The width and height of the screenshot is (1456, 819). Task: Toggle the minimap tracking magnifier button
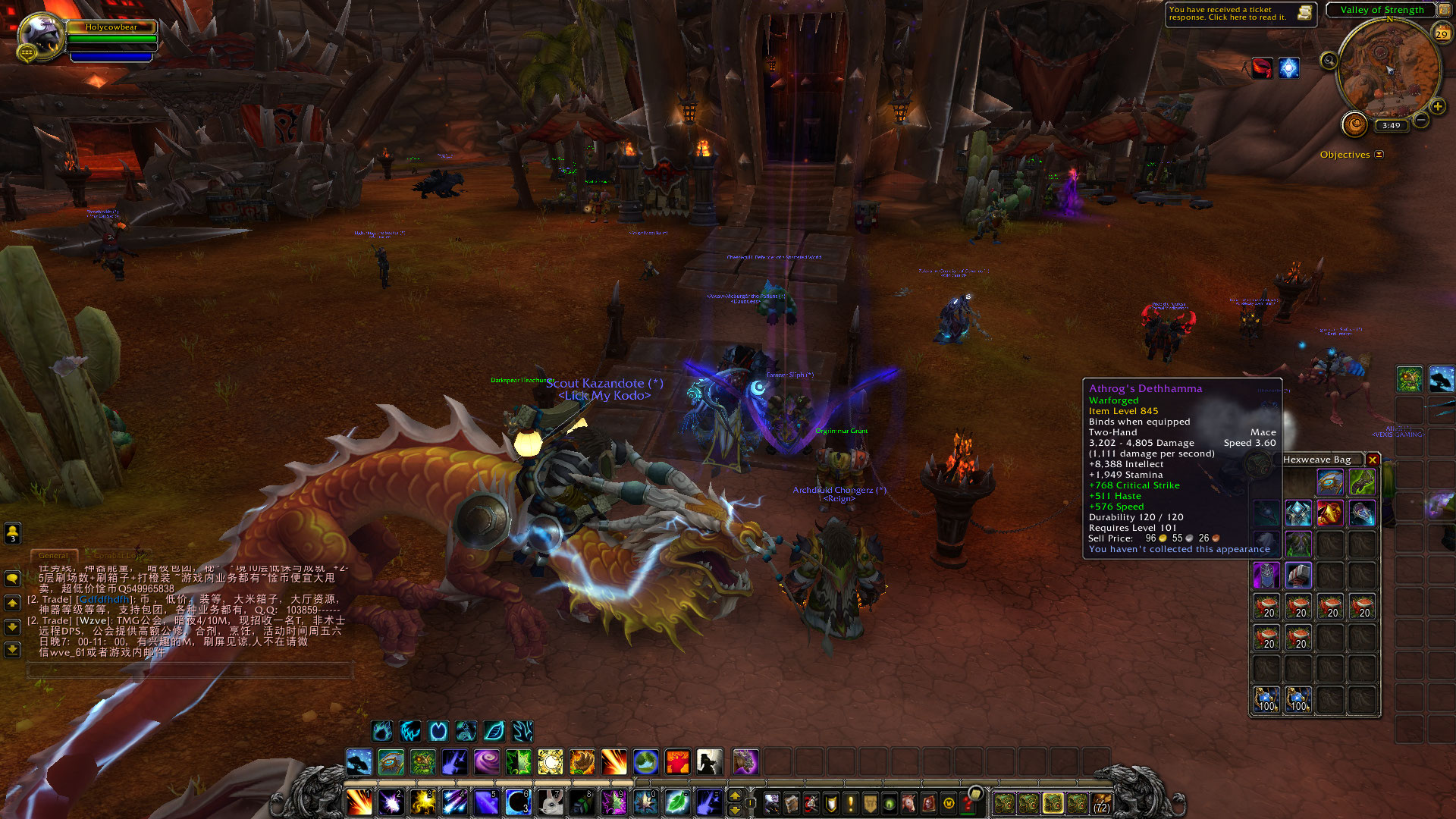pyautogui.click(x=1329, y=61)
